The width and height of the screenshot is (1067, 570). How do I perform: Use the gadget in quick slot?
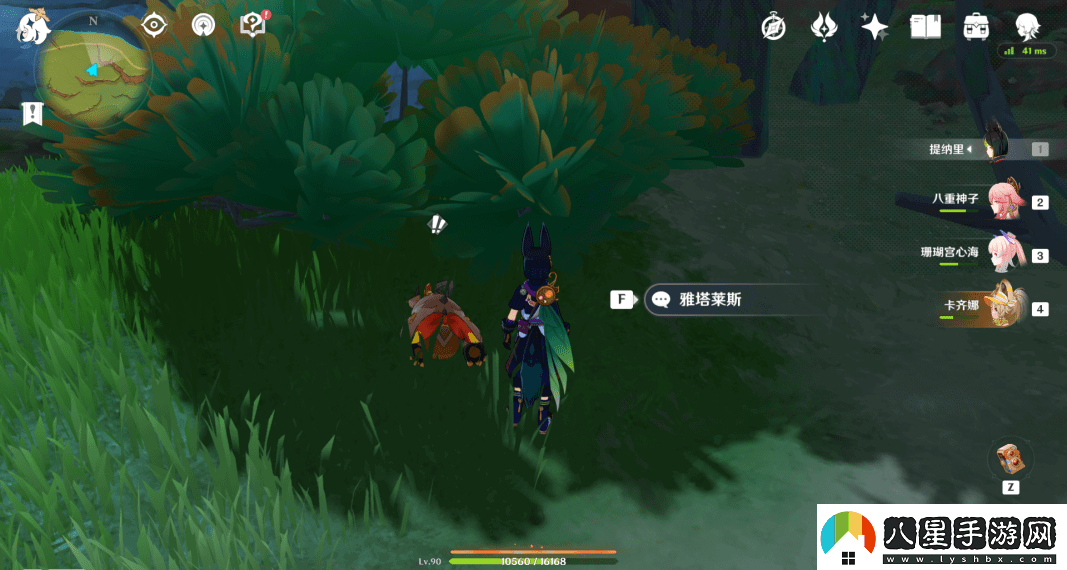(x=1010, y=460)
